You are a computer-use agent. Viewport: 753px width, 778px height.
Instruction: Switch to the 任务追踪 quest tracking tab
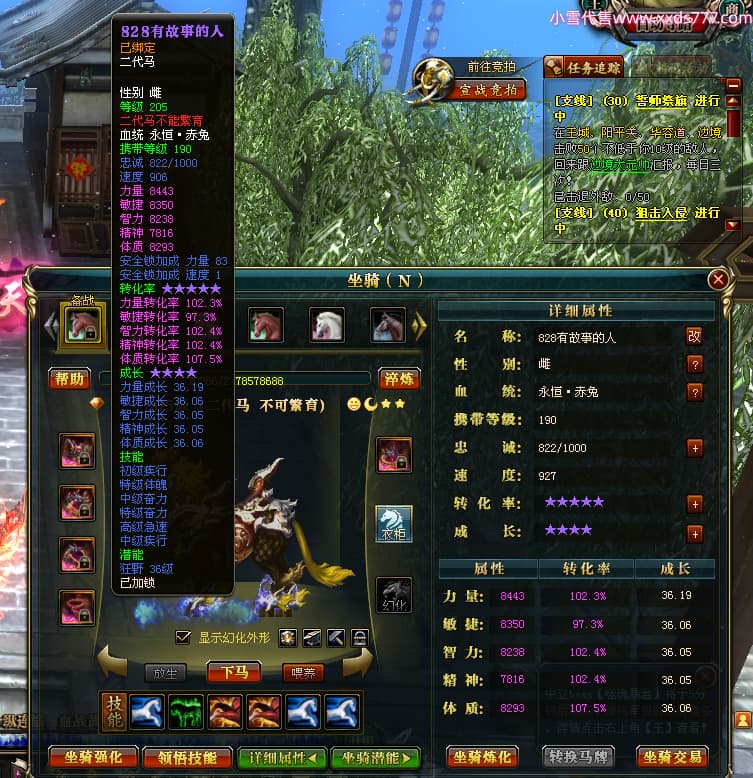pos(584,67)
